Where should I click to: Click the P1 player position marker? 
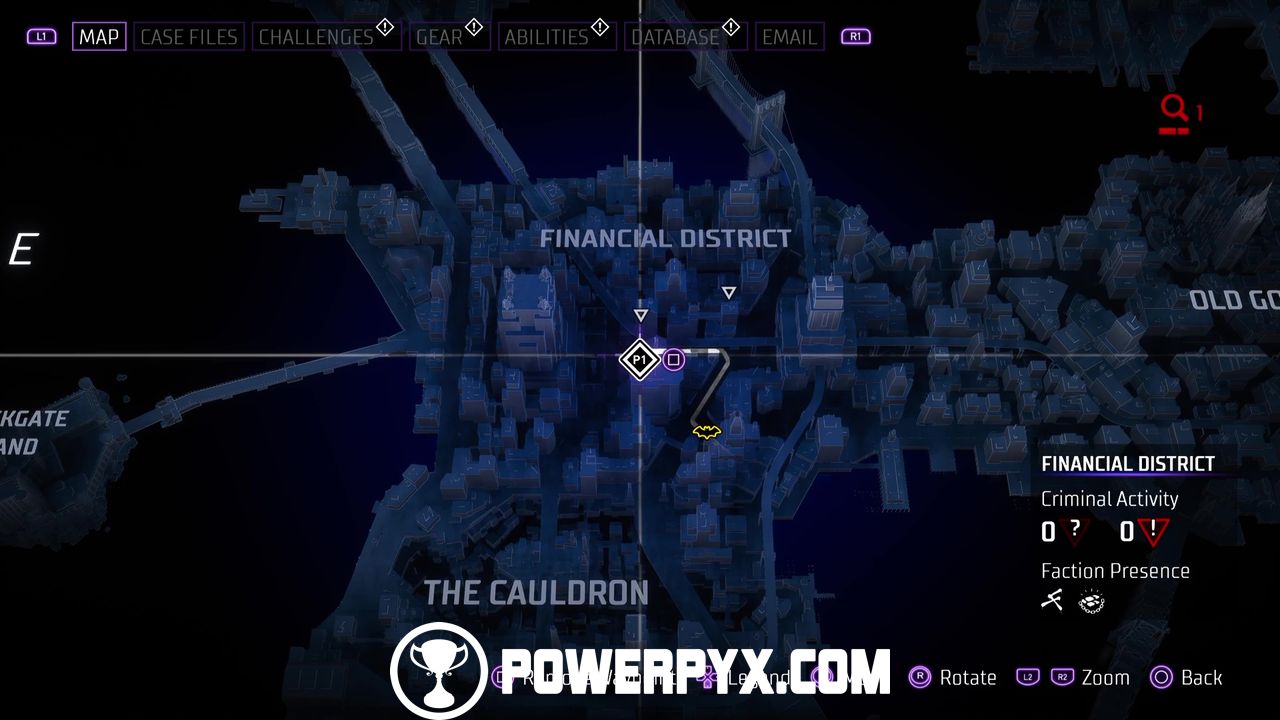pyautogui.click(x=639, y=359)
